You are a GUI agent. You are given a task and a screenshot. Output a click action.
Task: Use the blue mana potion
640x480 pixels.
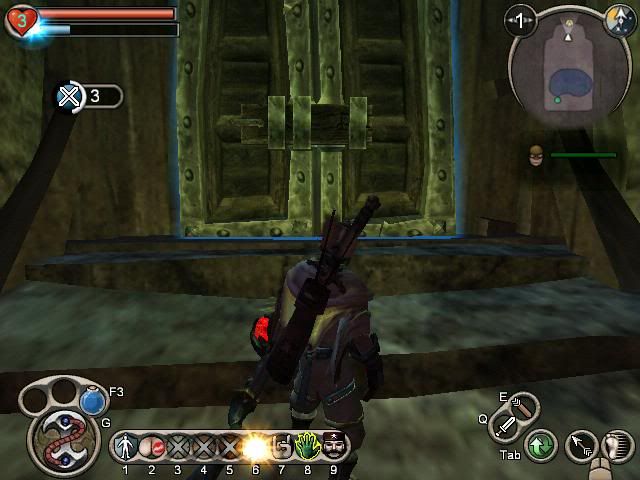tap(93, 401)
